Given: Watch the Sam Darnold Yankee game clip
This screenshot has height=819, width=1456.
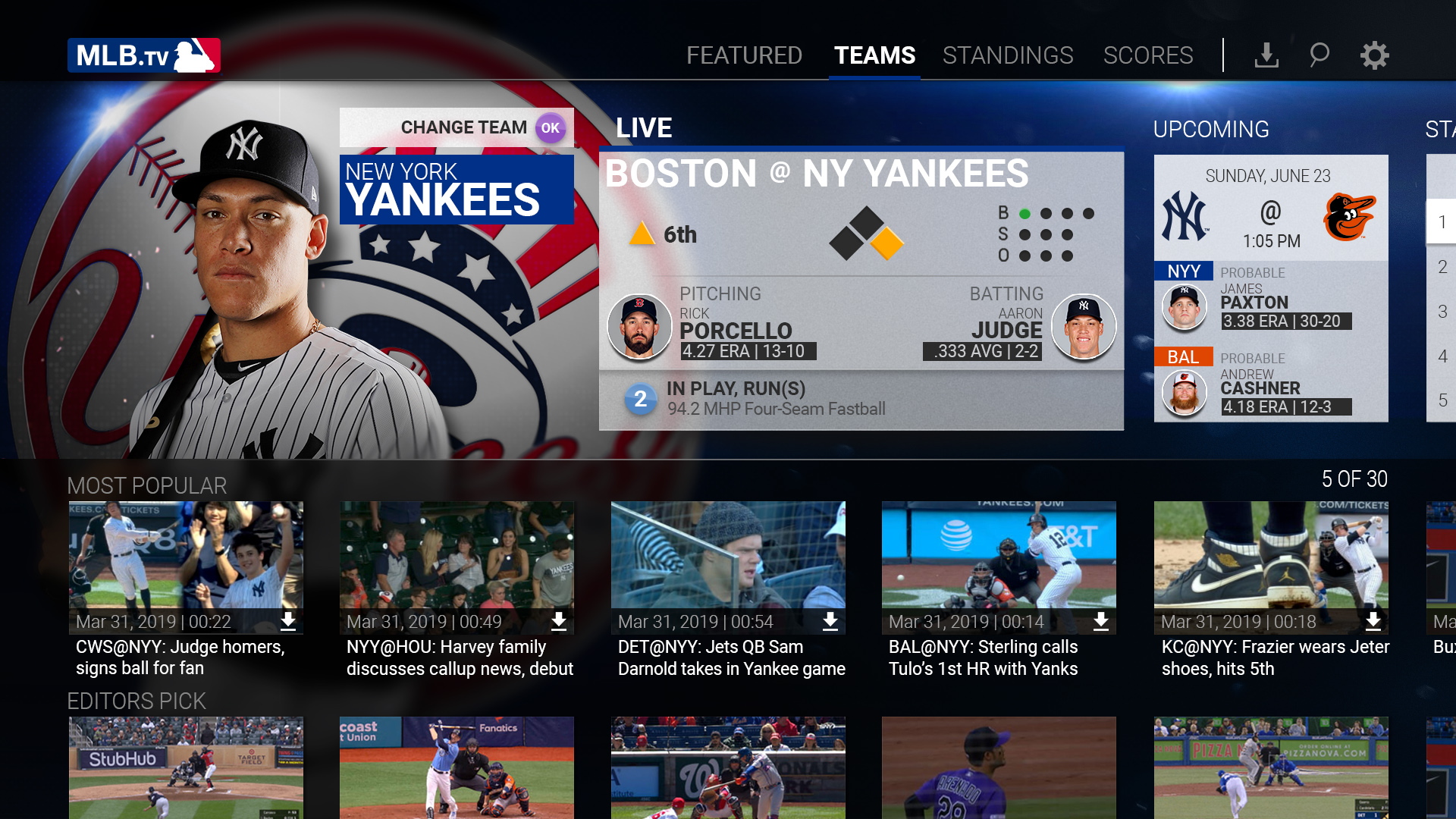Looking at the screenshot, I should point(728,557).
